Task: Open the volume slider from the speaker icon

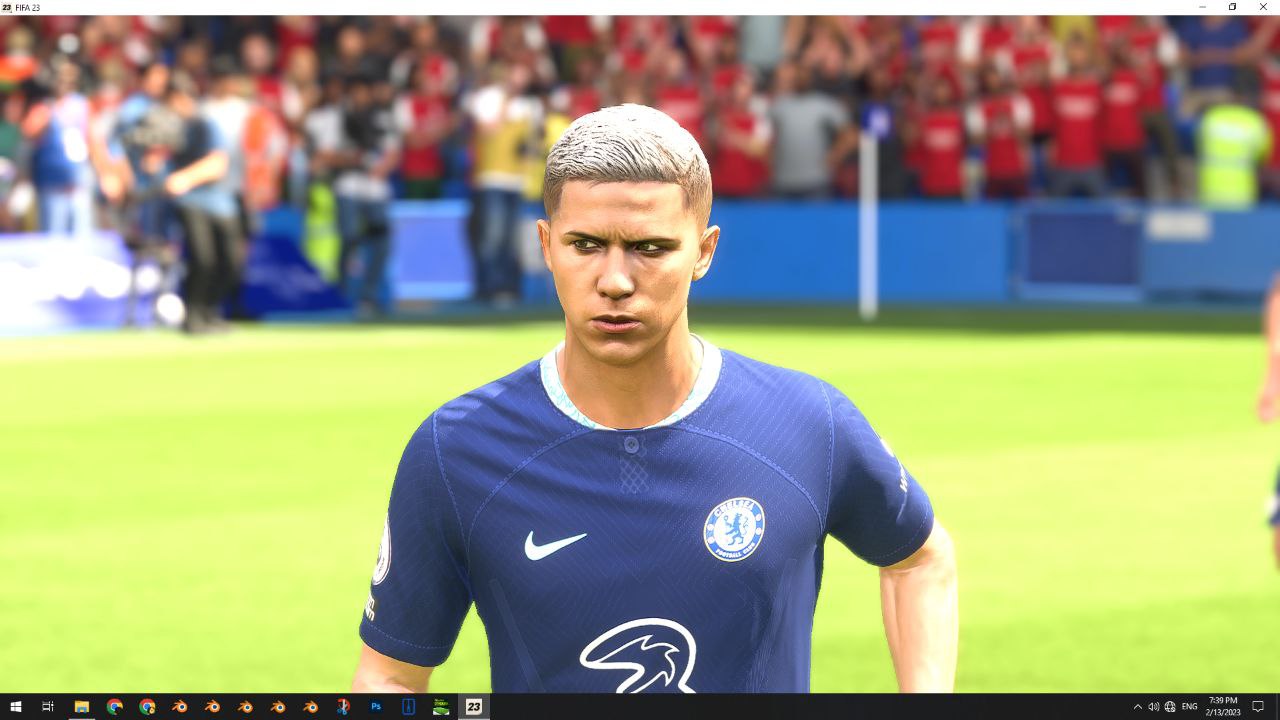Action: click(x=1155, y=707)
